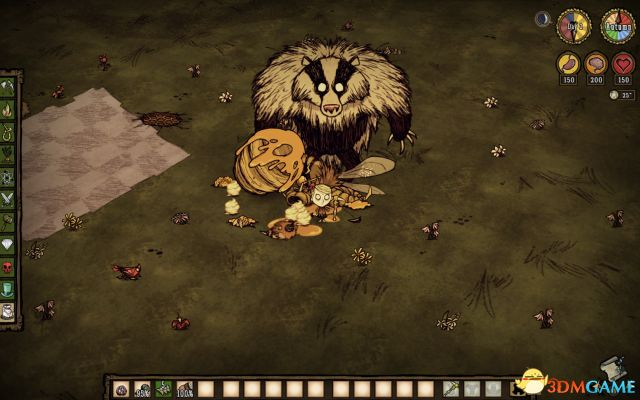Select the Dress tab with green top hat
This screenshot has height=400, width=640.
[10, 287]
